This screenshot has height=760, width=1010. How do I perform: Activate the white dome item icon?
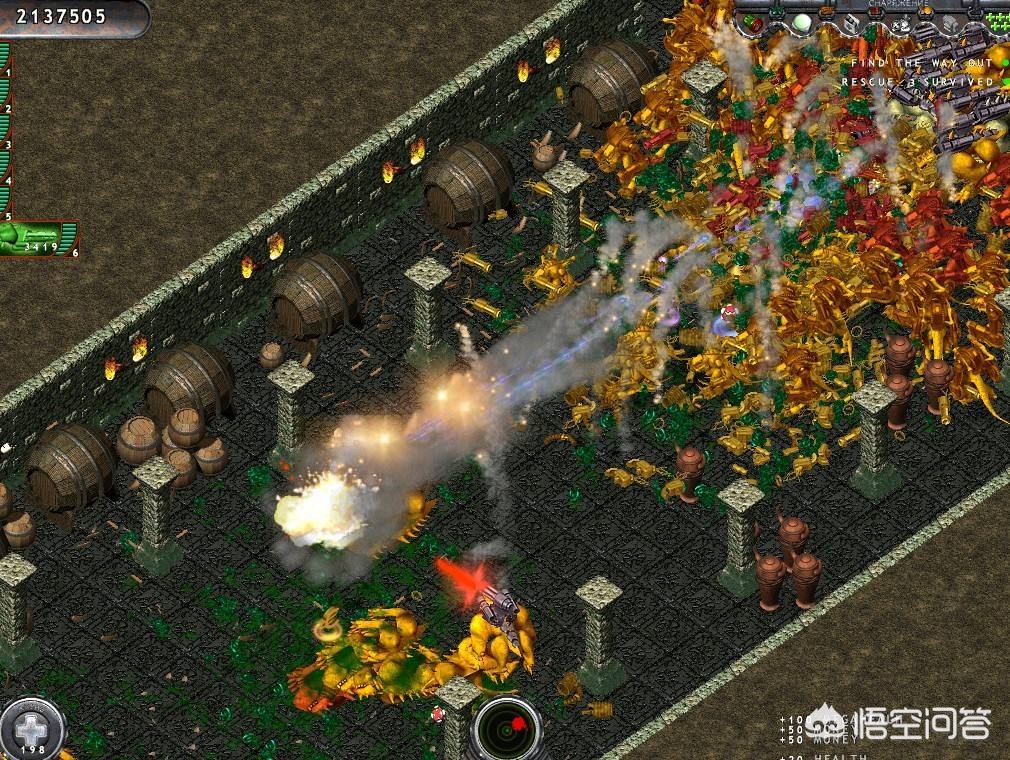[x=801, y=22]
